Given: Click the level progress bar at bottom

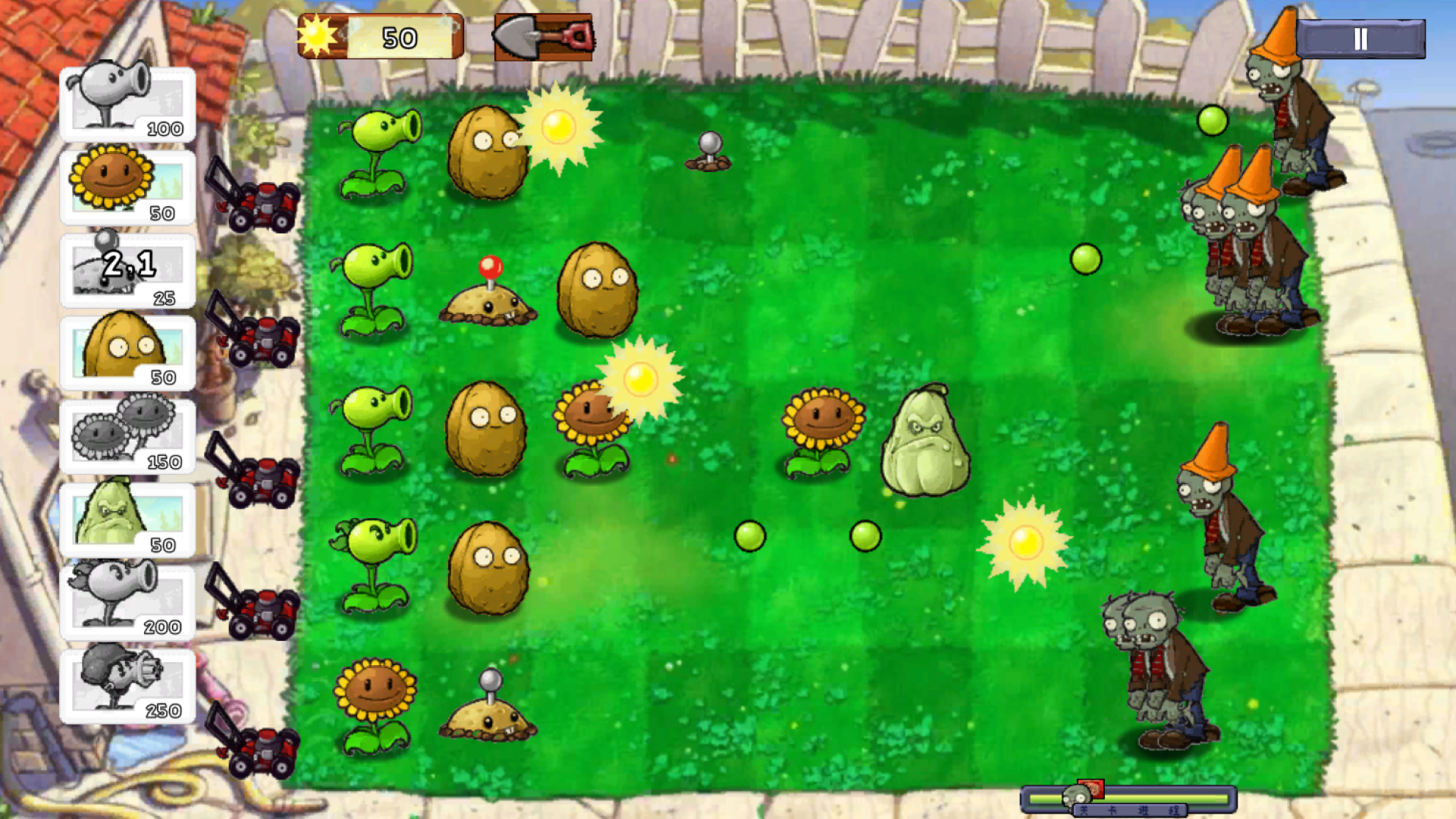Looking at the screenshot, I should pyautogui.click(x=1137, y=798).
